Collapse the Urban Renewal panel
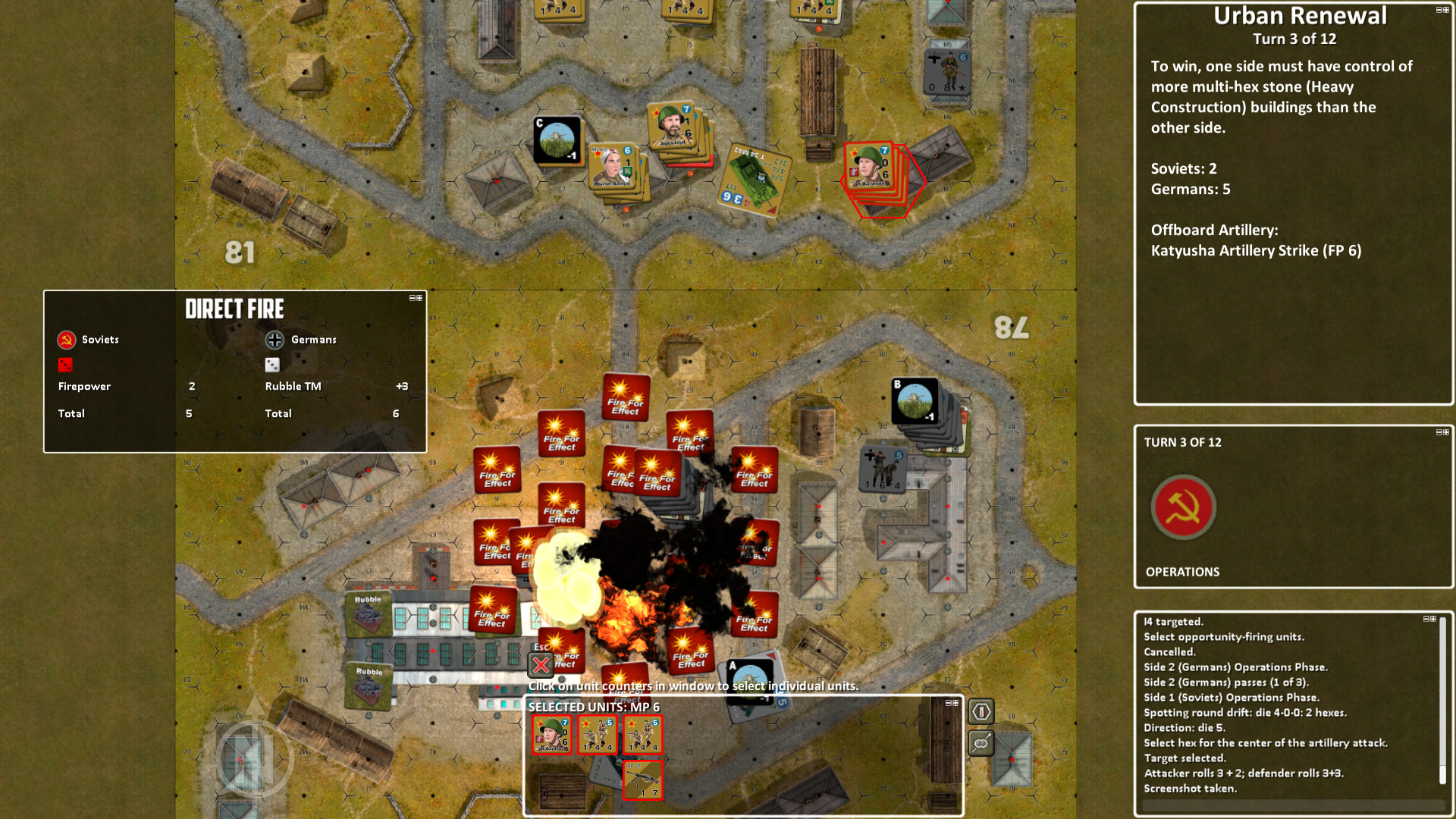This screenshot has height=819, width=1456. tap(1438, 10)
